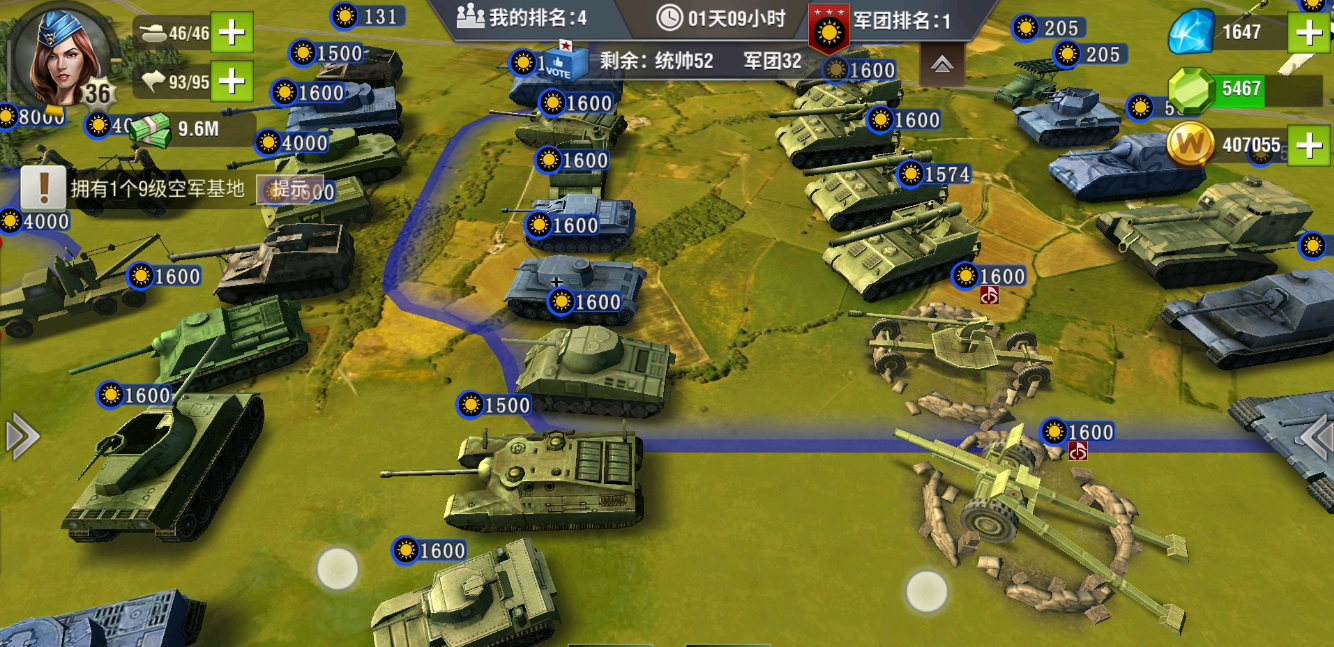Expand the right side panel arrow
Viewport: 1334px width, 647px height.
pyautogui.click(x=1315, y=437)
